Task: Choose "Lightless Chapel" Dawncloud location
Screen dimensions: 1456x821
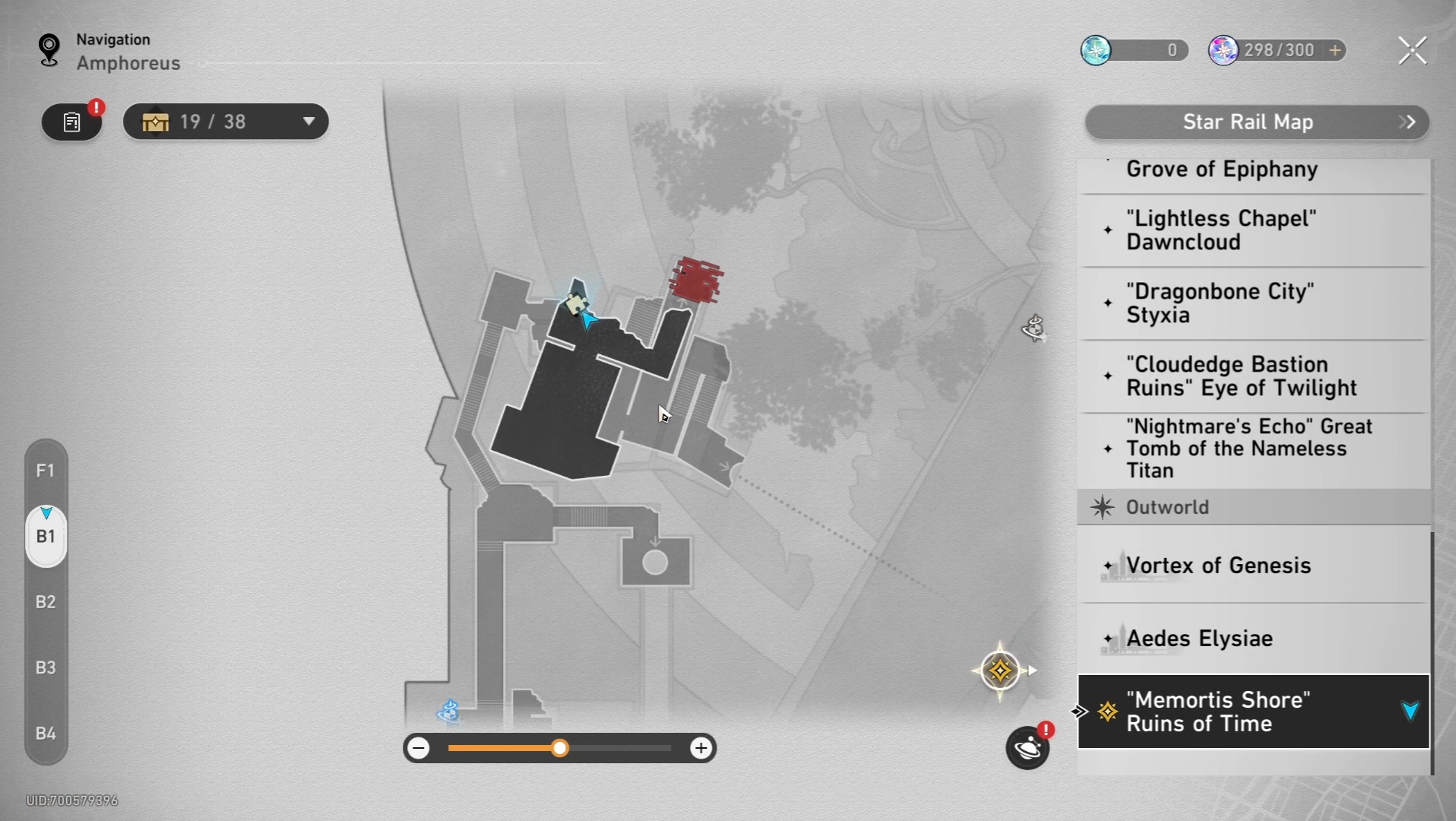Action: click(1221, 230)
